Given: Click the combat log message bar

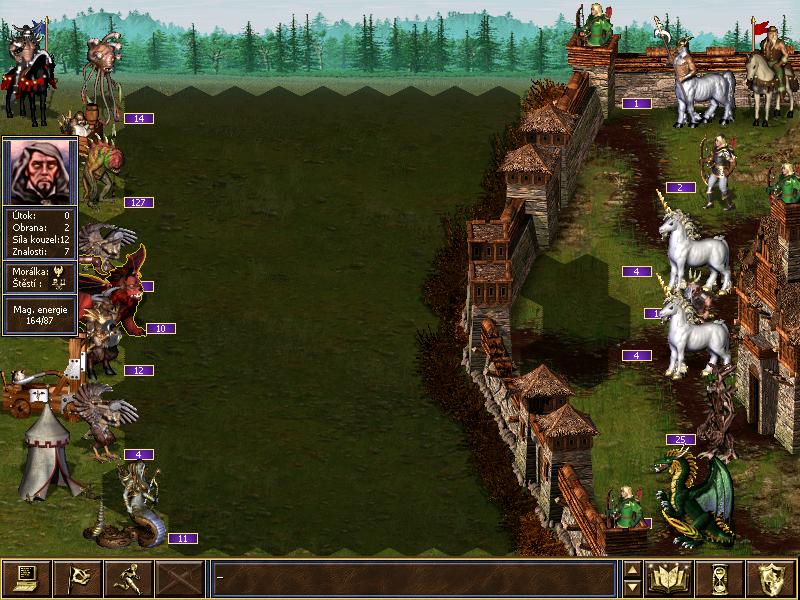Looking at the screenshot, I should click(413, 577).
